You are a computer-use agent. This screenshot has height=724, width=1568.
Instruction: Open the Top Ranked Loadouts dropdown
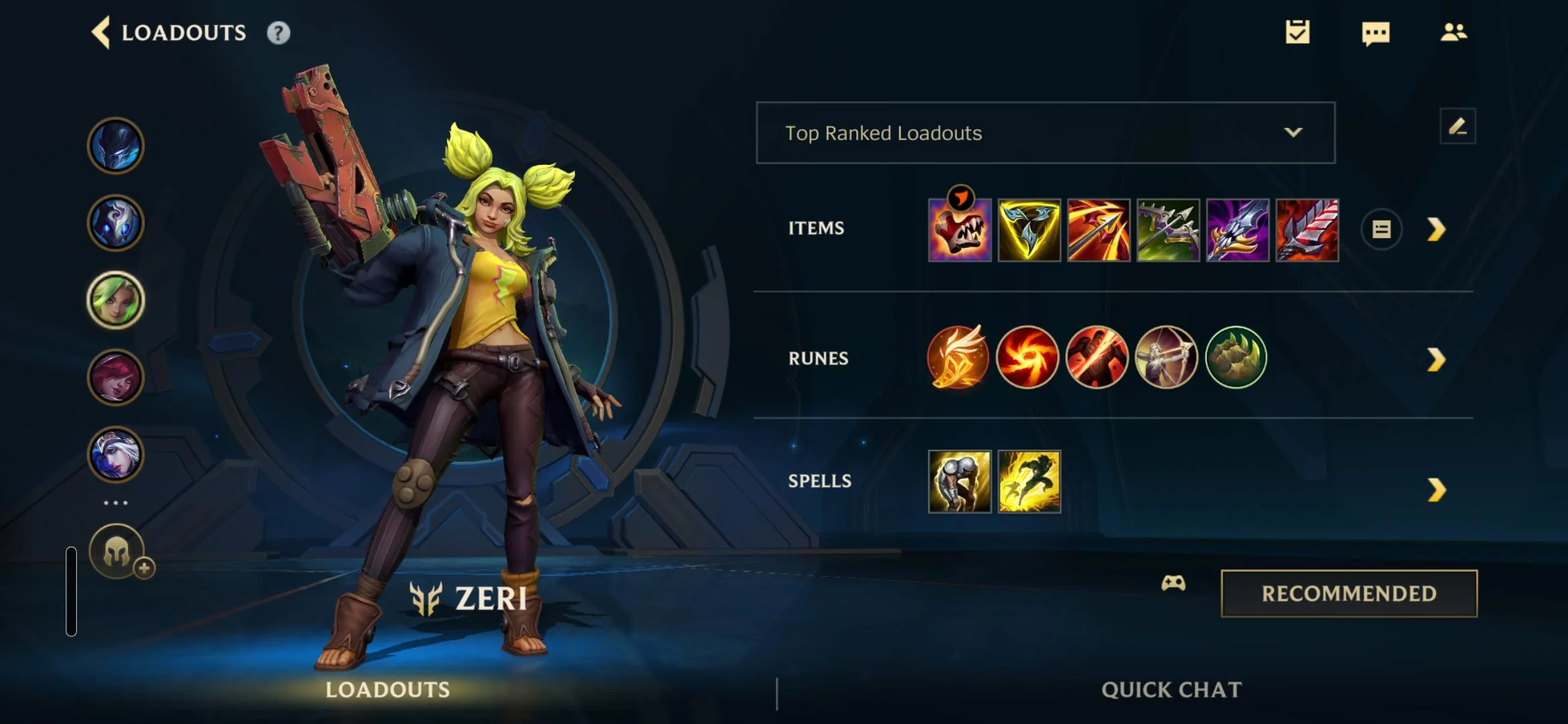pos(1045,133)
